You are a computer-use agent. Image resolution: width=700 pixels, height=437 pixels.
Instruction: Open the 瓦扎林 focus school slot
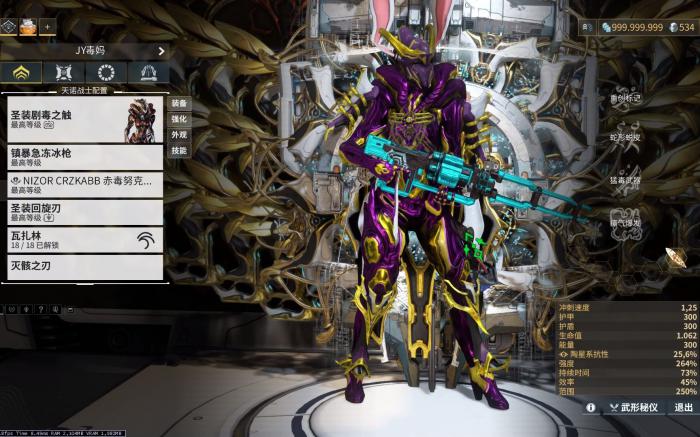click(84, 239)
